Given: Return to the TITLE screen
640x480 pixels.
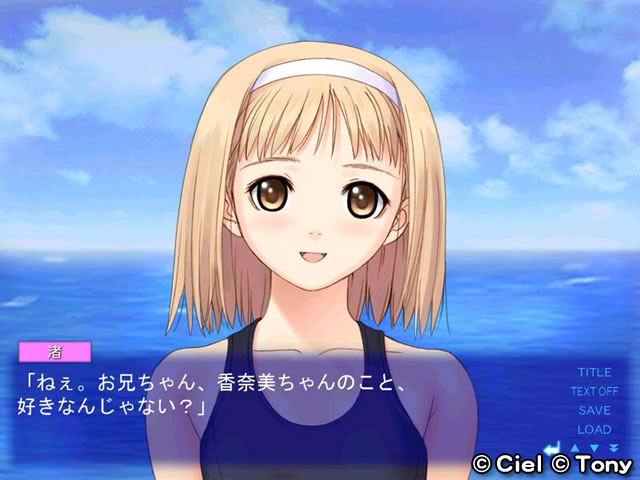Looking at the screenshot, I should [594, 372].
